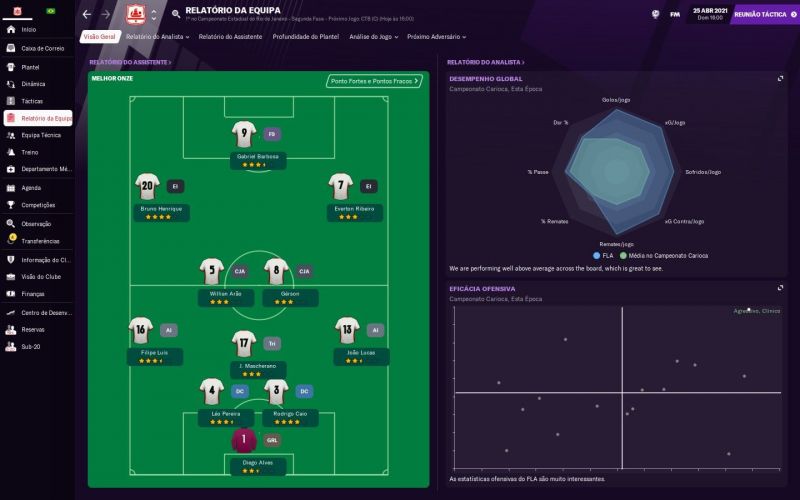This screenshot has height=500, width=800.
Task: Expand the Análise do Jogo dropdown
Action: (373, 36)
